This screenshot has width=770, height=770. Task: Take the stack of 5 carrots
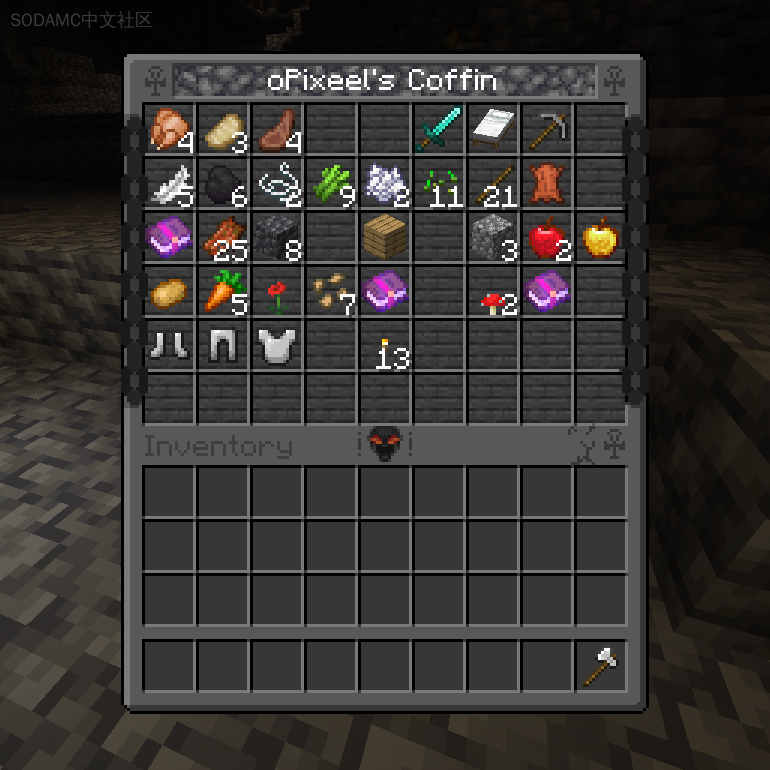[x=223, y=291]
